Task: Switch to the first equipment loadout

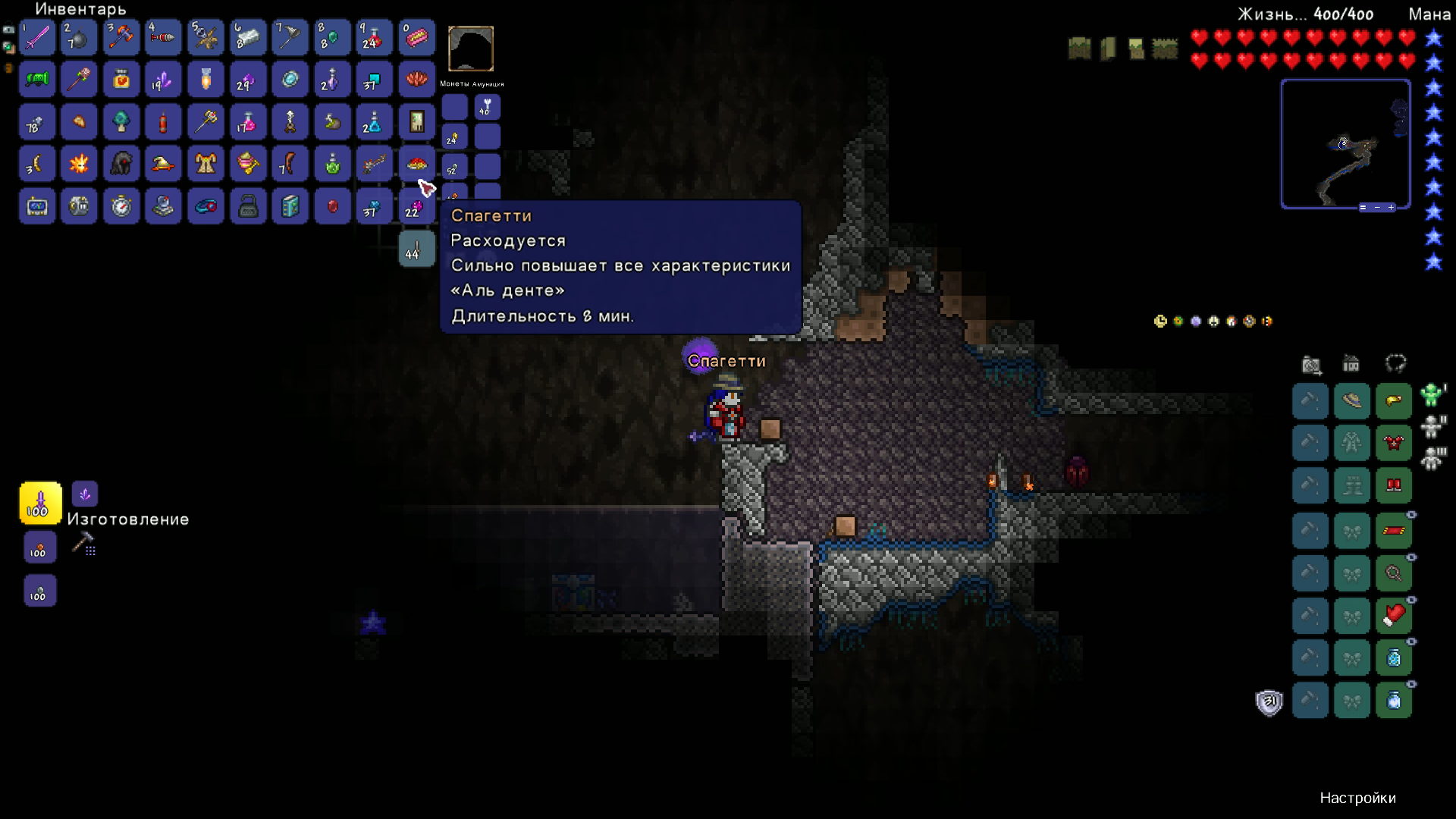Action: (x=1432, y=394)
